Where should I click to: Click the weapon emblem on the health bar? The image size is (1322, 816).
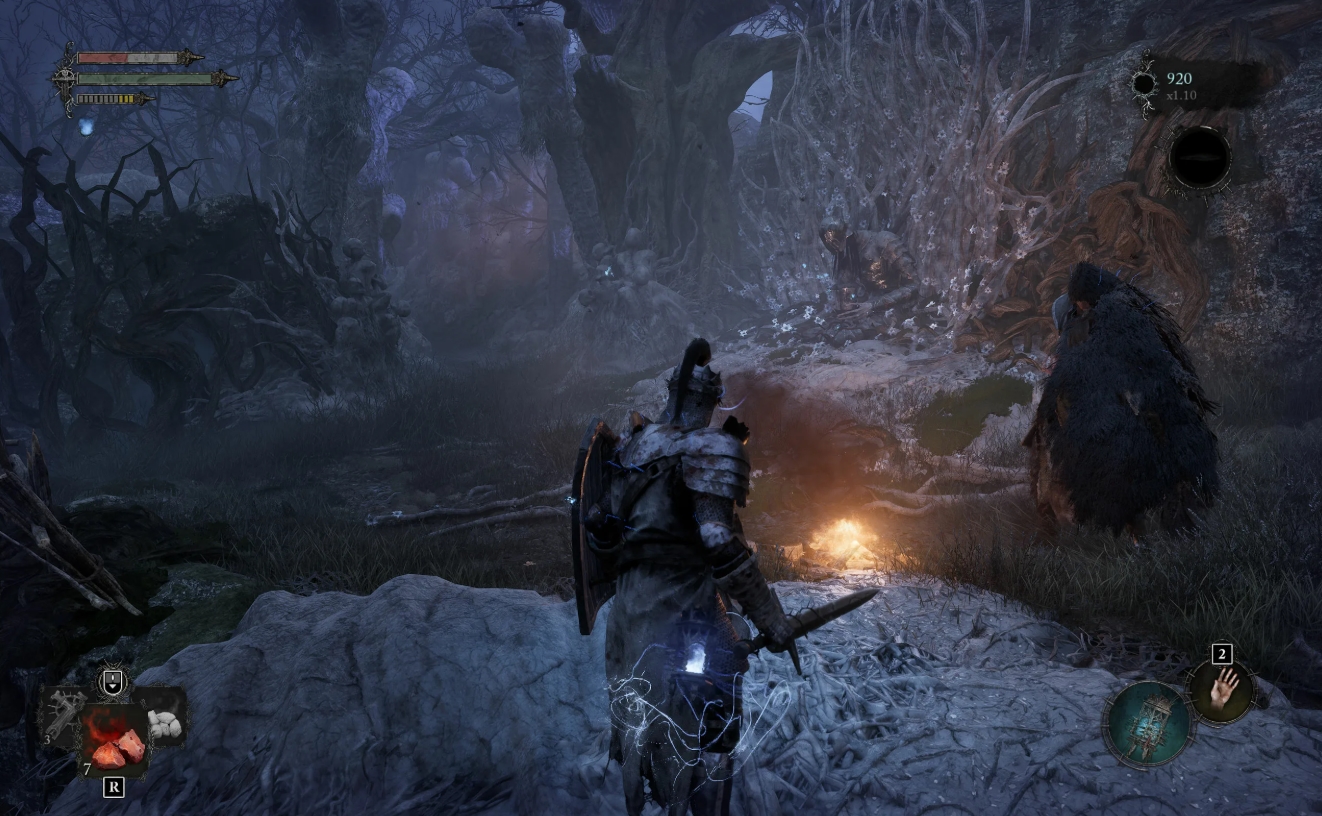tap(188, 57)
